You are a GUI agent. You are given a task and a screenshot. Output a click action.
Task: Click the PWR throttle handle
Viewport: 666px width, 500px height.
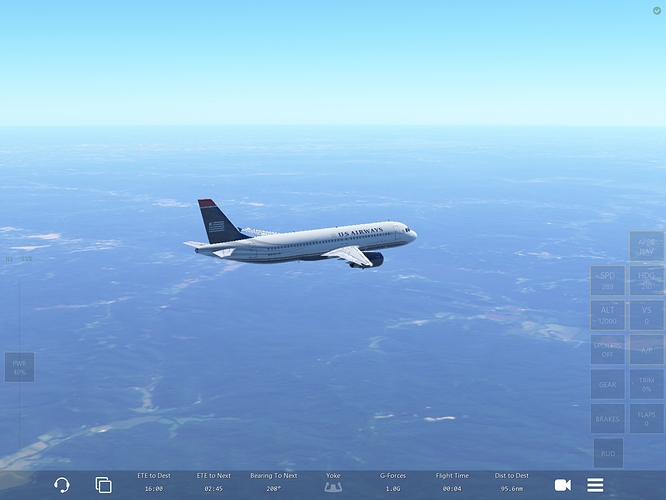tap(19, 367)
